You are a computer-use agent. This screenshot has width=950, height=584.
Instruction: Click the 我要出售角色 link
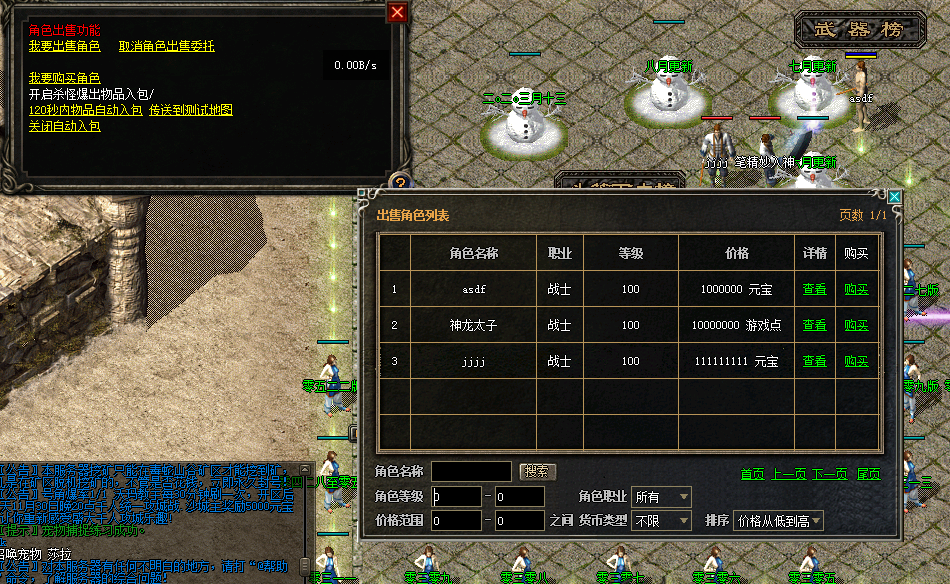(x=64, y=46)
